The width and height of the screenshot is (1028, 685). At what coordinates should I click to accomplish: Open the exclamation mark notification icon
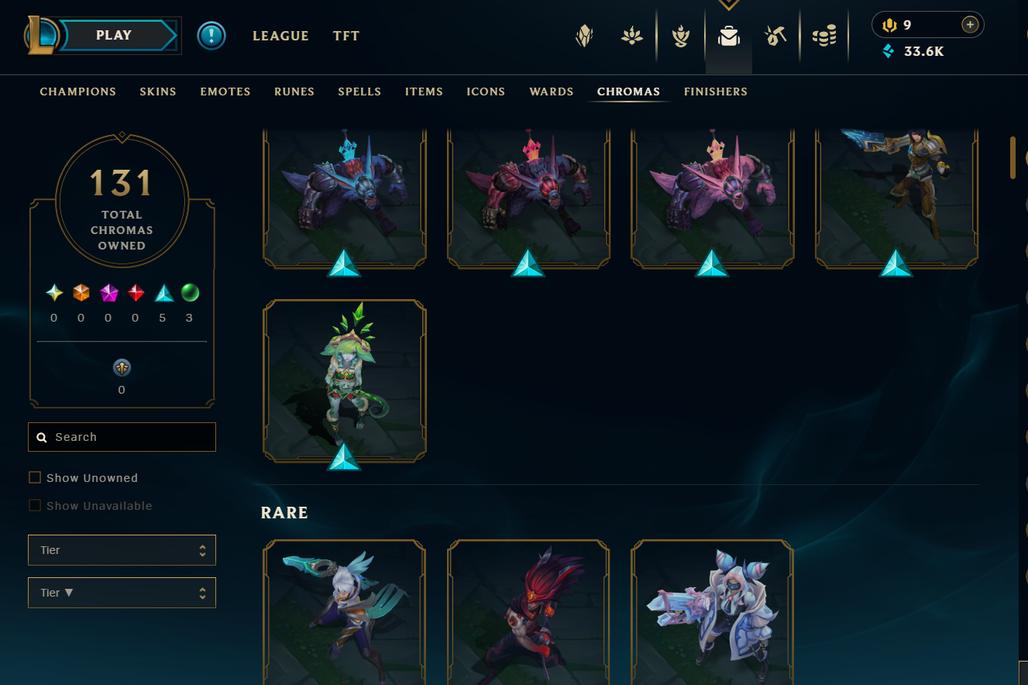tap(211, 36)
